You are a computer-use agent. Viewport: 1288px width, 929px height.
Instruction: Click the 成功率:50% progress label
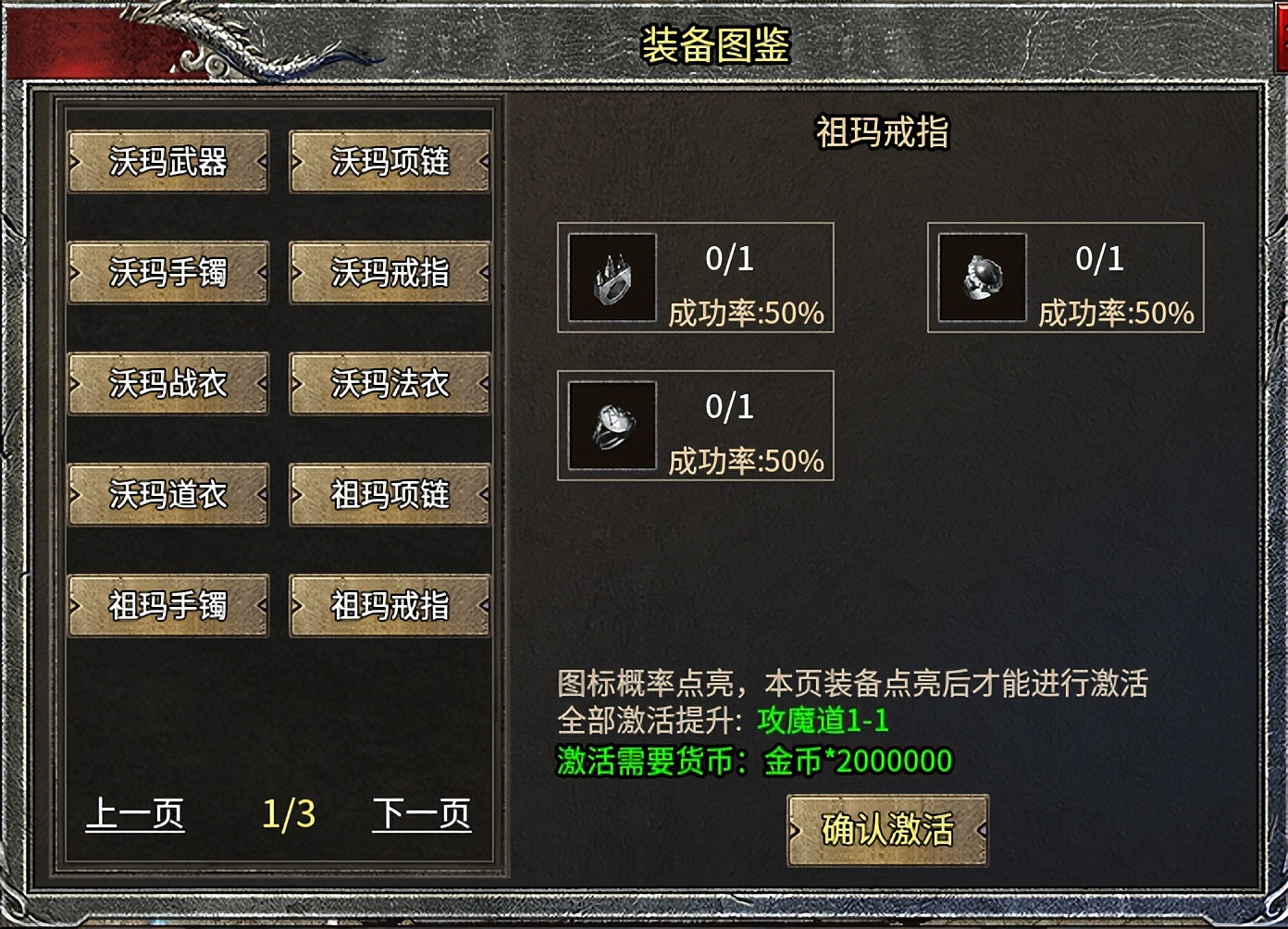(x=746, y=315)
